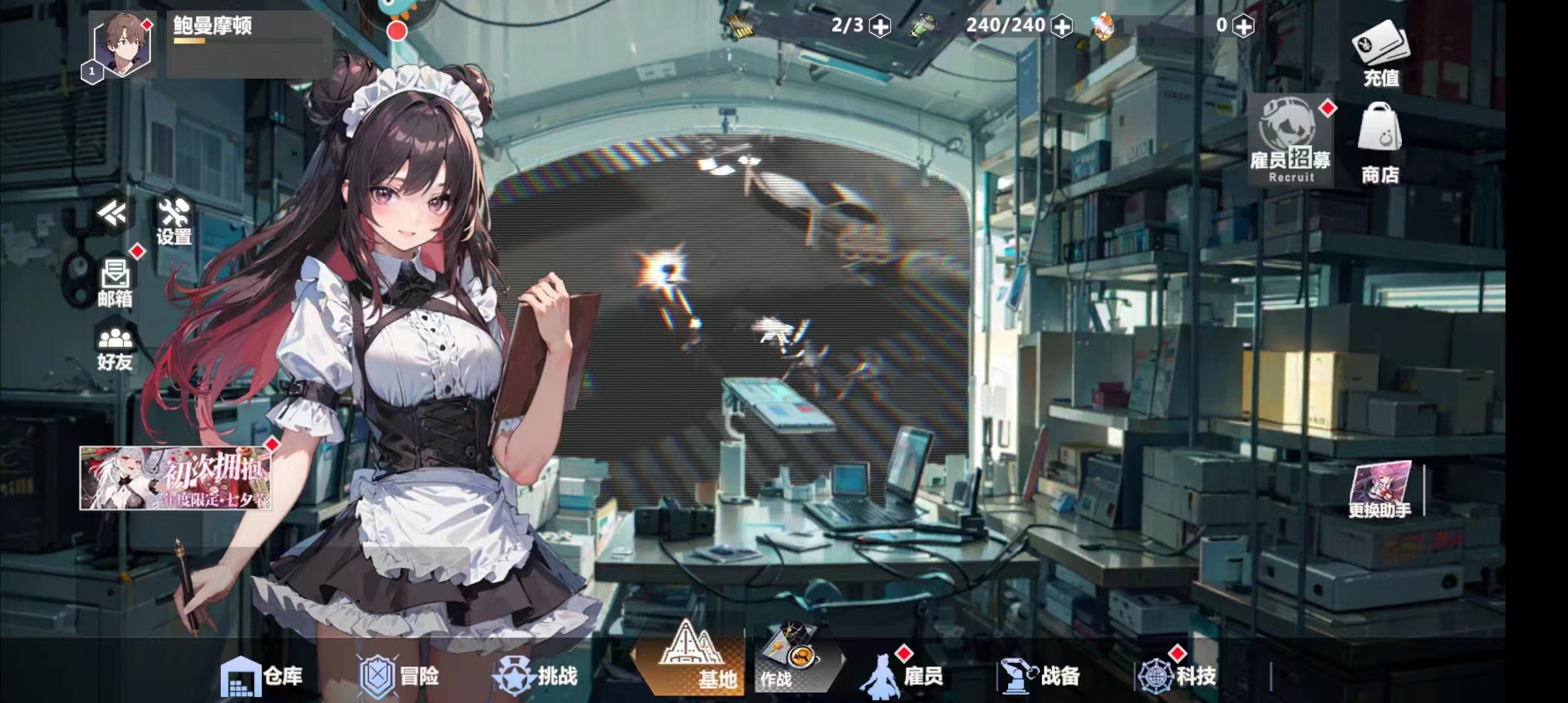
Task: Click plus beside 2/3 resource counter
Action: point(880,25)
